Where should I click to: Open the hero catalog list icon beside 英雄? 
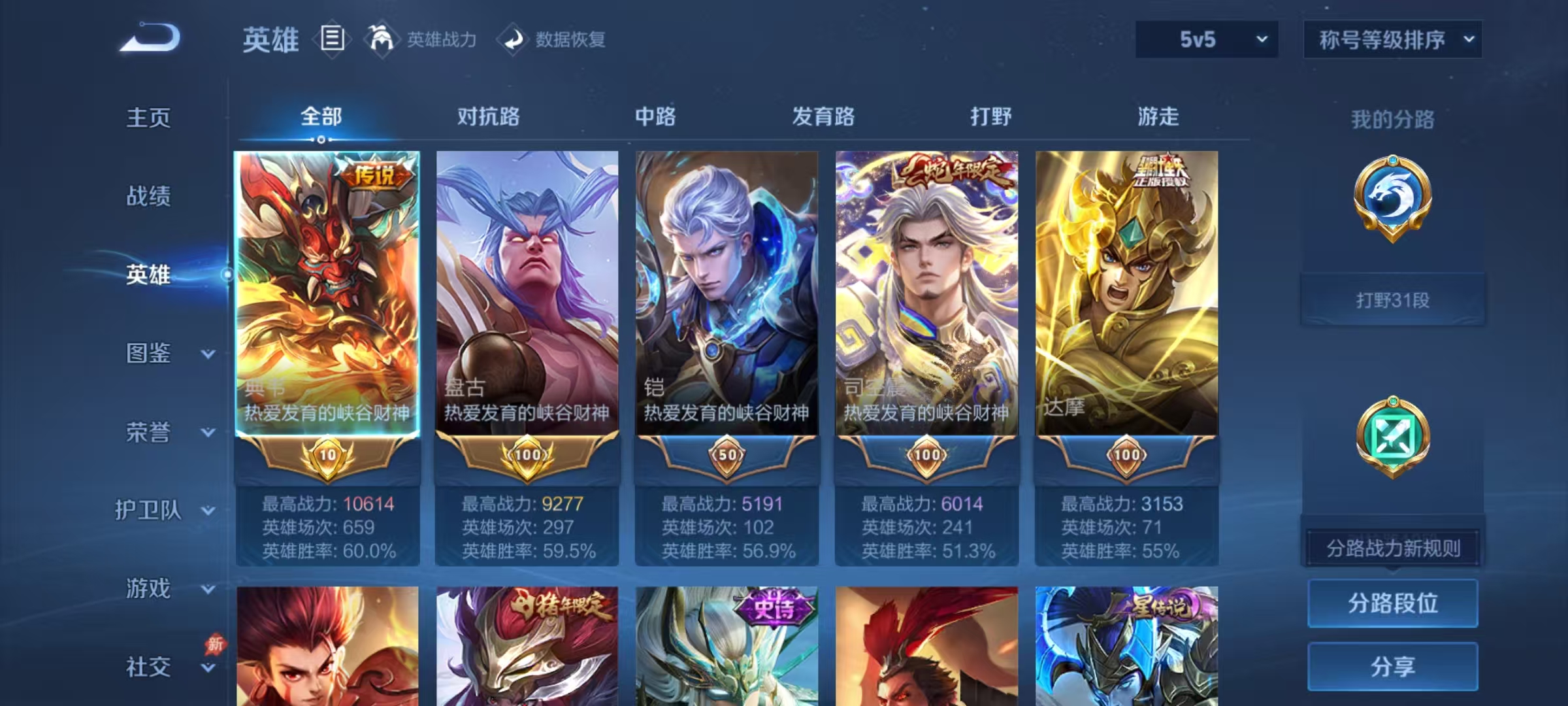pos(332,39)
